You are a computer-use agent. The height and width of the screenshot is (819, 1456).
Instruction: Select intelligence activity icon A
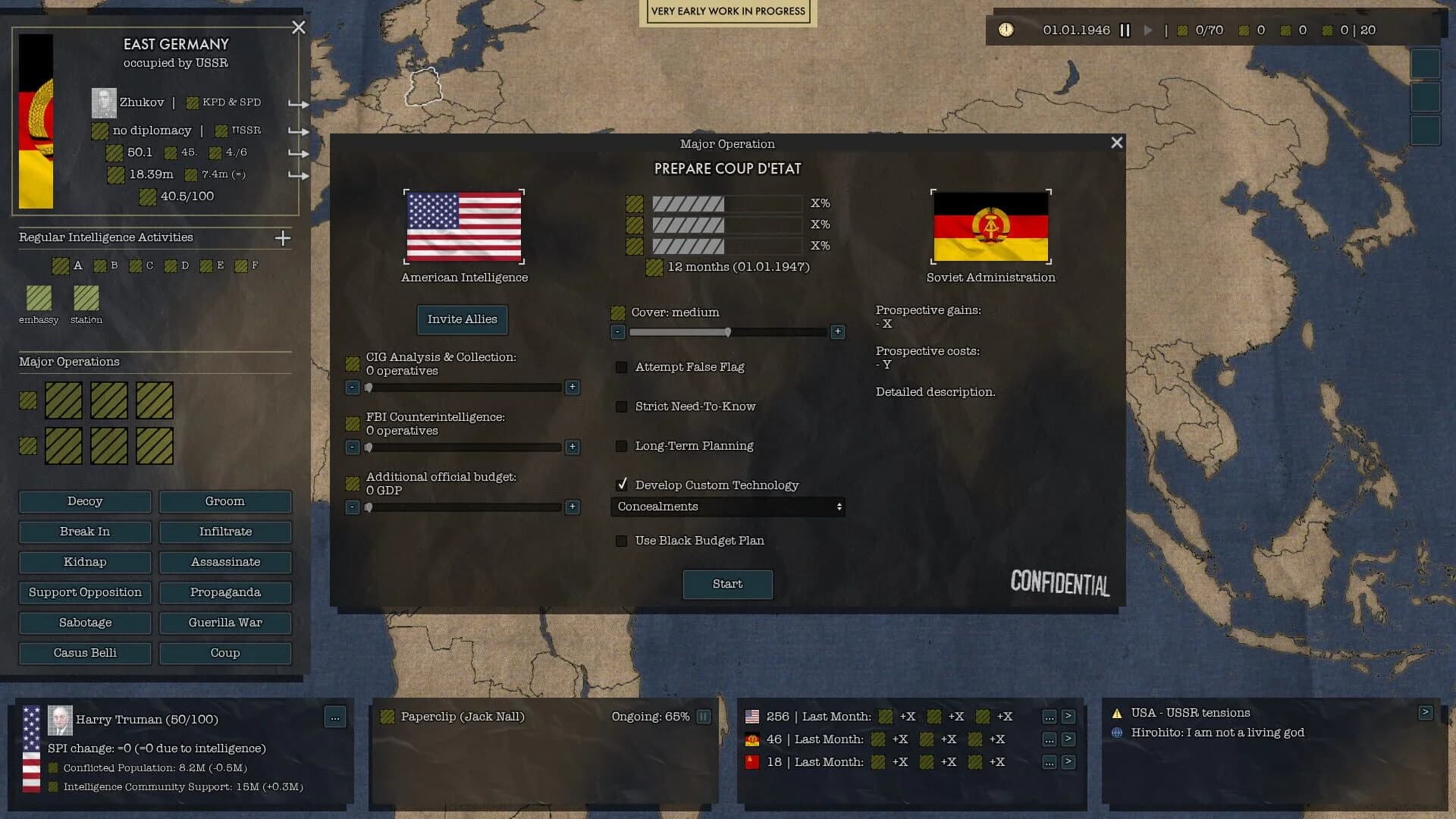tap(61, 265)
